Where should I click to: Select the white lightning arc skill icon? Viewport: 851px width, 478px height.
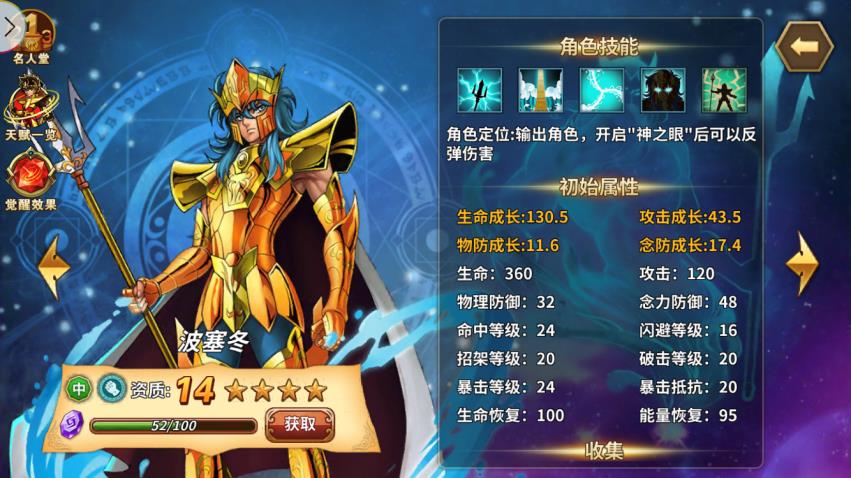pos(602,90)
